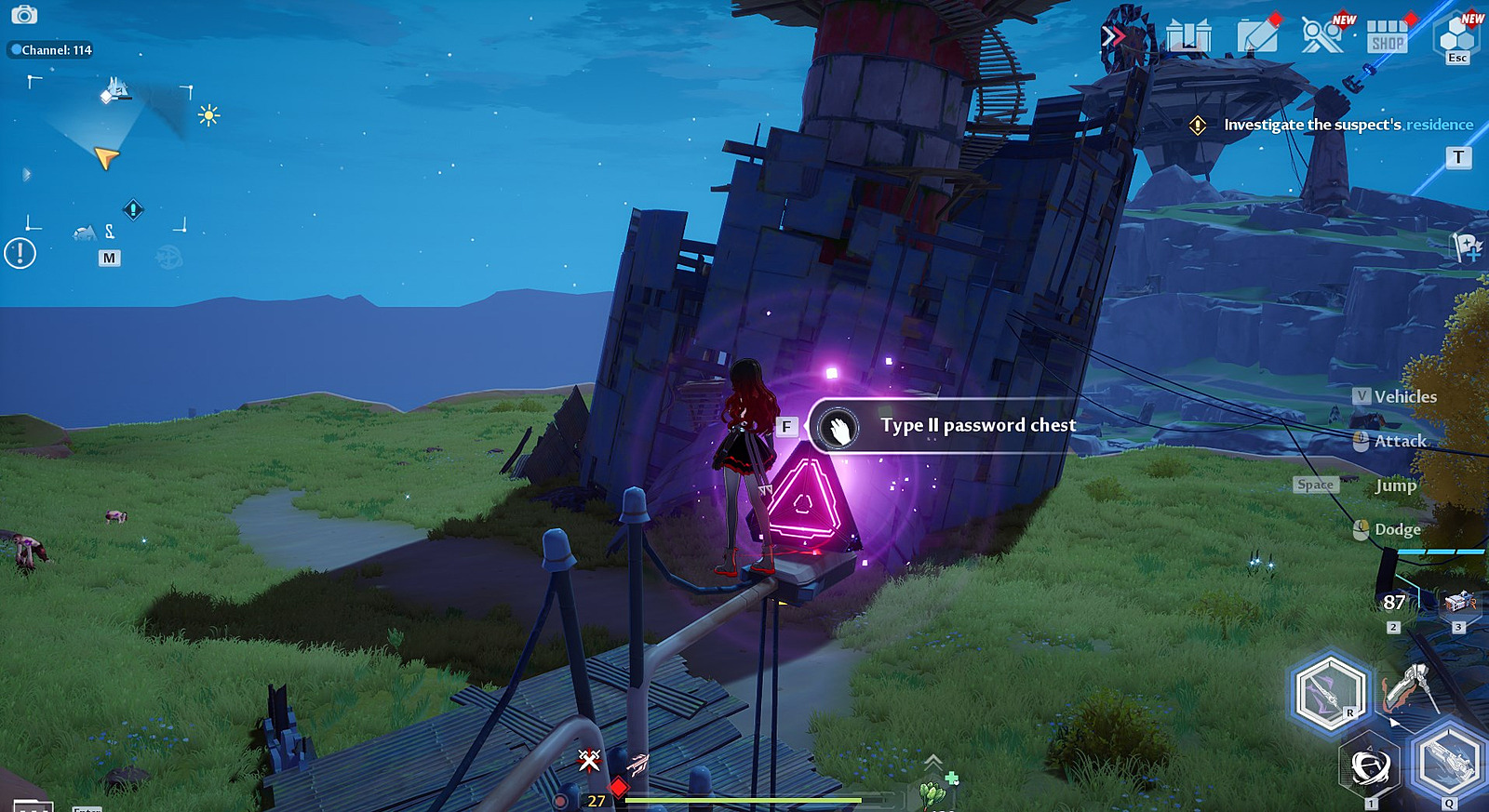Screen dimensions: 1489x812
Task: Open the SHOP
Action: pos(1387,37)
